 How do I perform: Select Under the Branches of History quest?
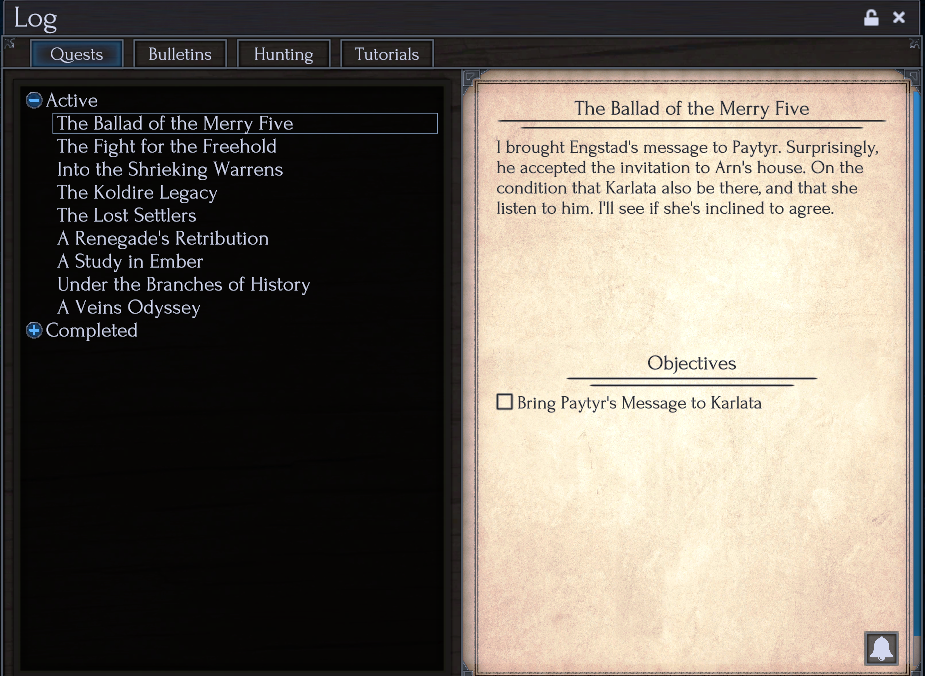pyautogui.click(x=184, y=285)
